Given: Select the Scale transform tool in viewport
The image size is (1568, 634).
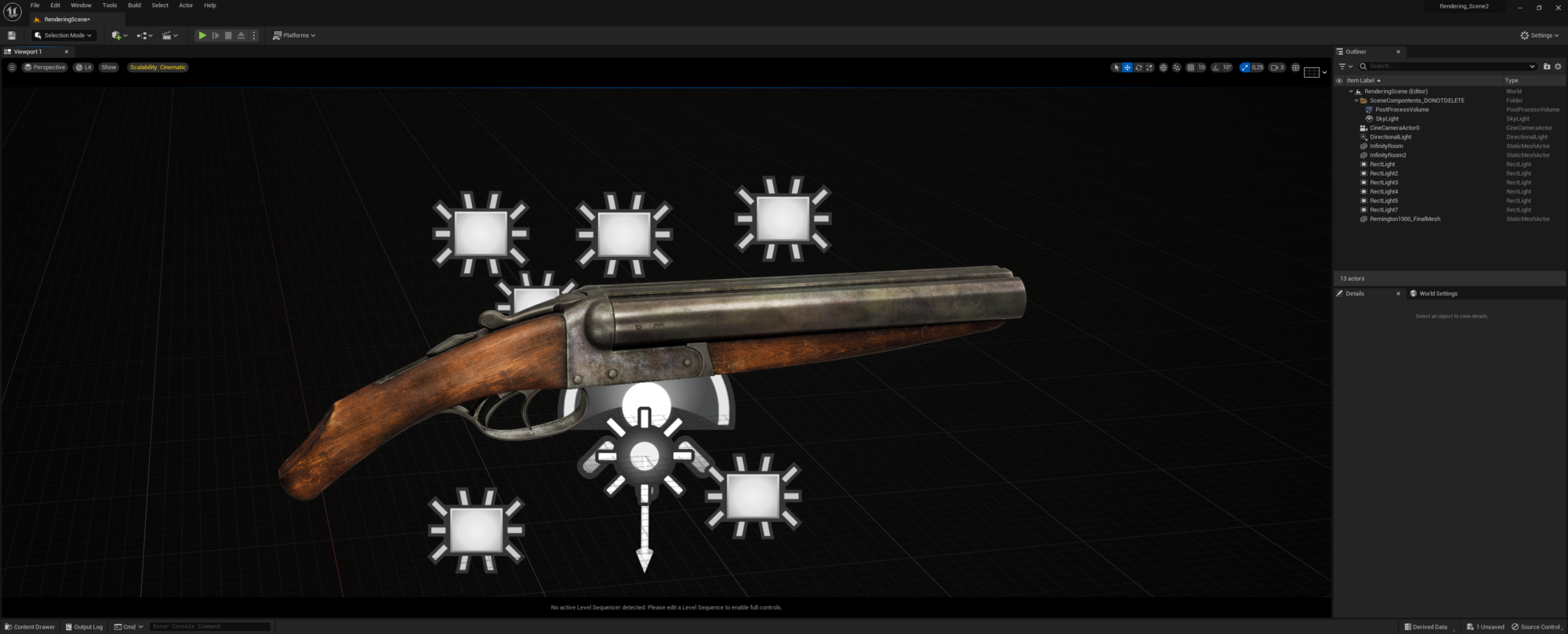Looking at the screenshot, I should (1149, 67).
